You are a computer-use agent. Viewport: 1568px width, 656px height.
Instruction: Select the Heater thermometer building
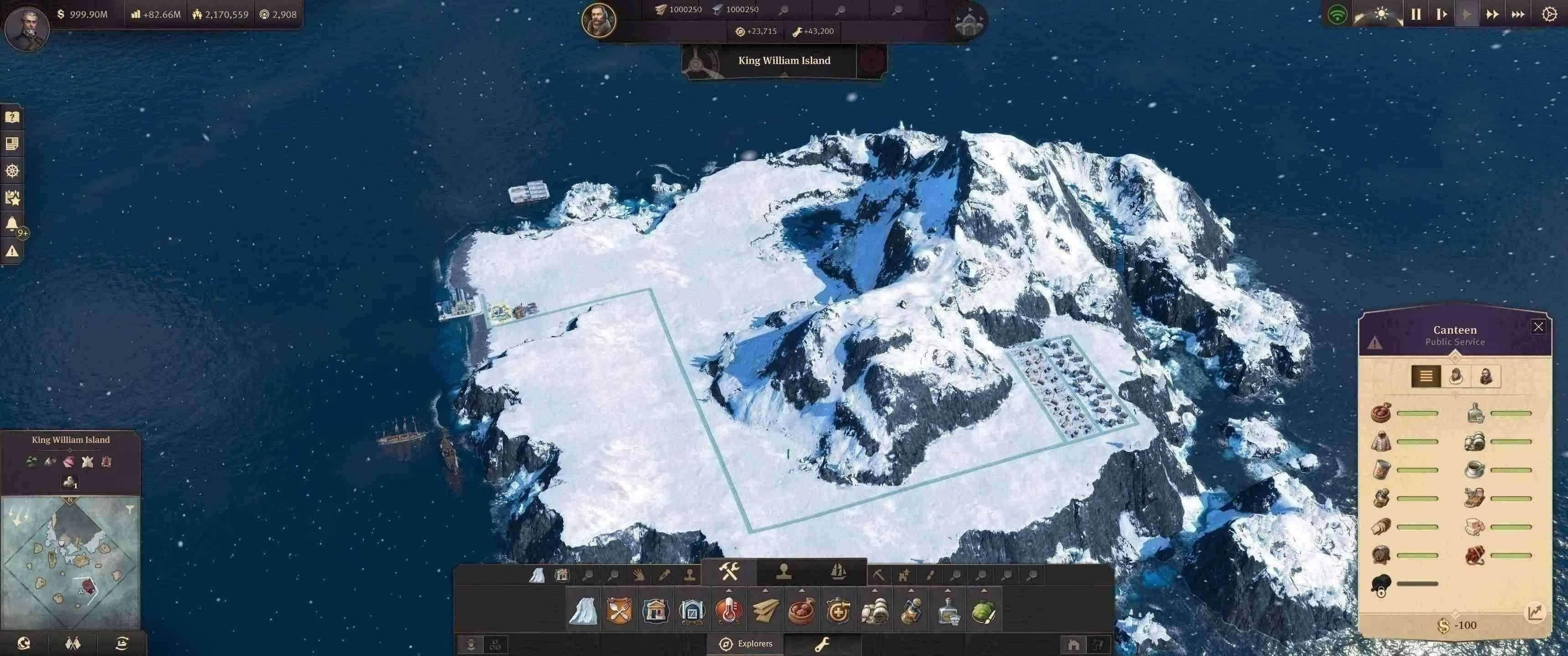728,610
